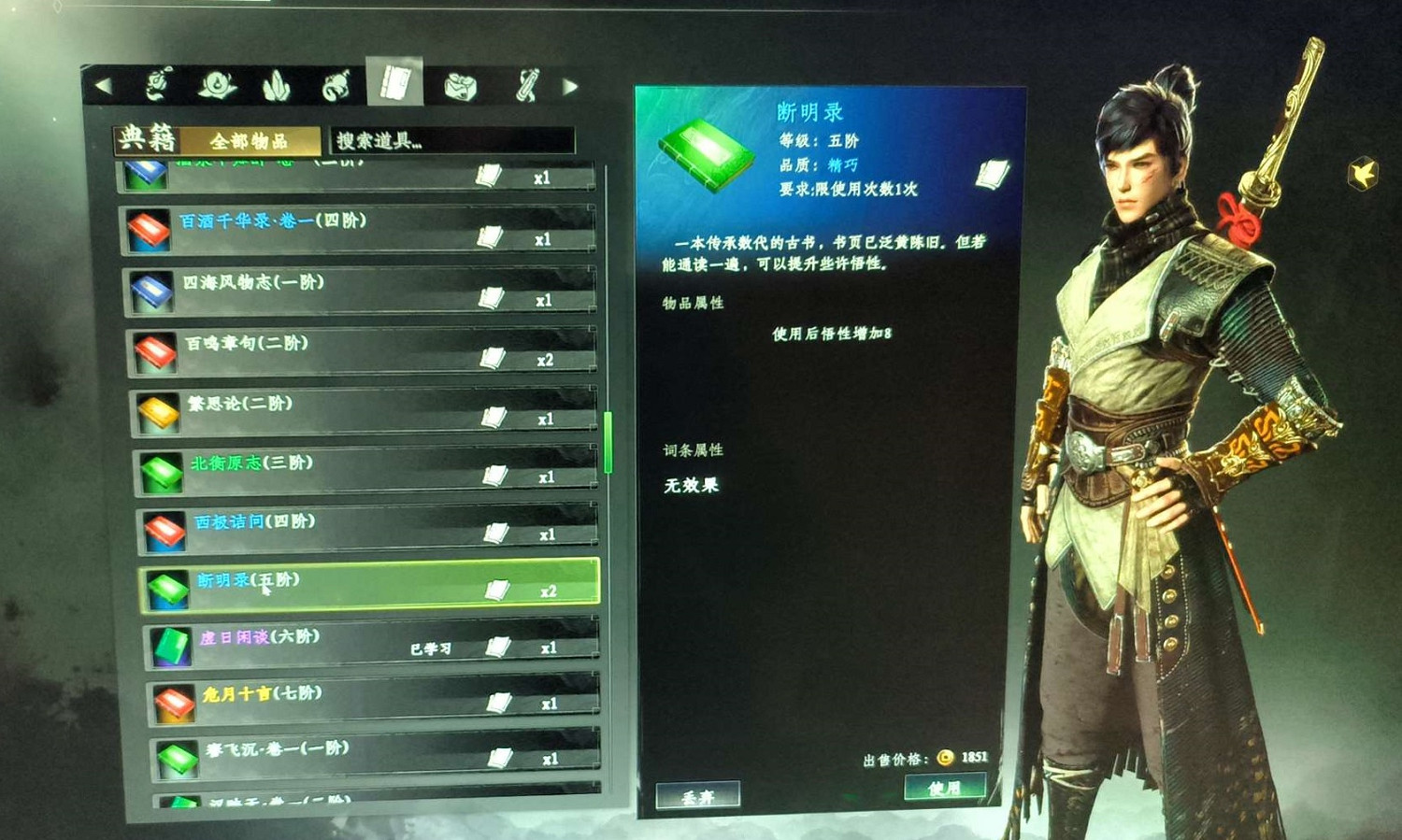Click the book icon next to 断明录 title
This screenshot has height=840, width=1402.
coord(991,171)
